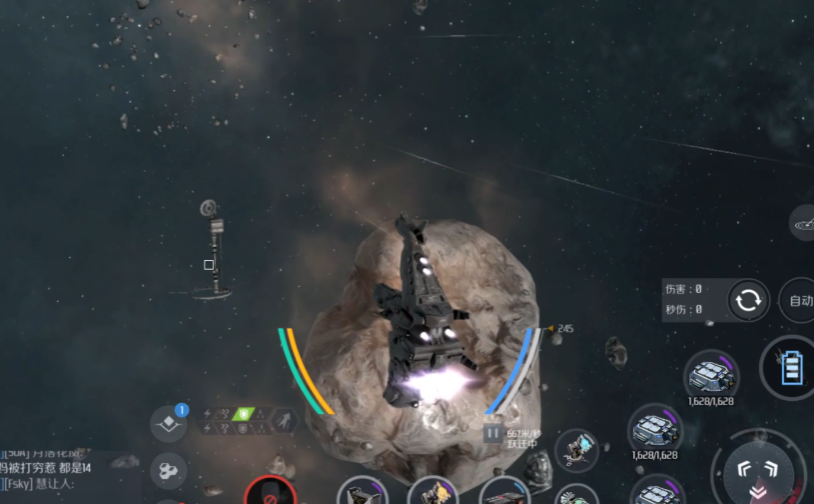Open the hexagon cluster menu icon
The height and width of the screenshot is (504, 814).
168,469
